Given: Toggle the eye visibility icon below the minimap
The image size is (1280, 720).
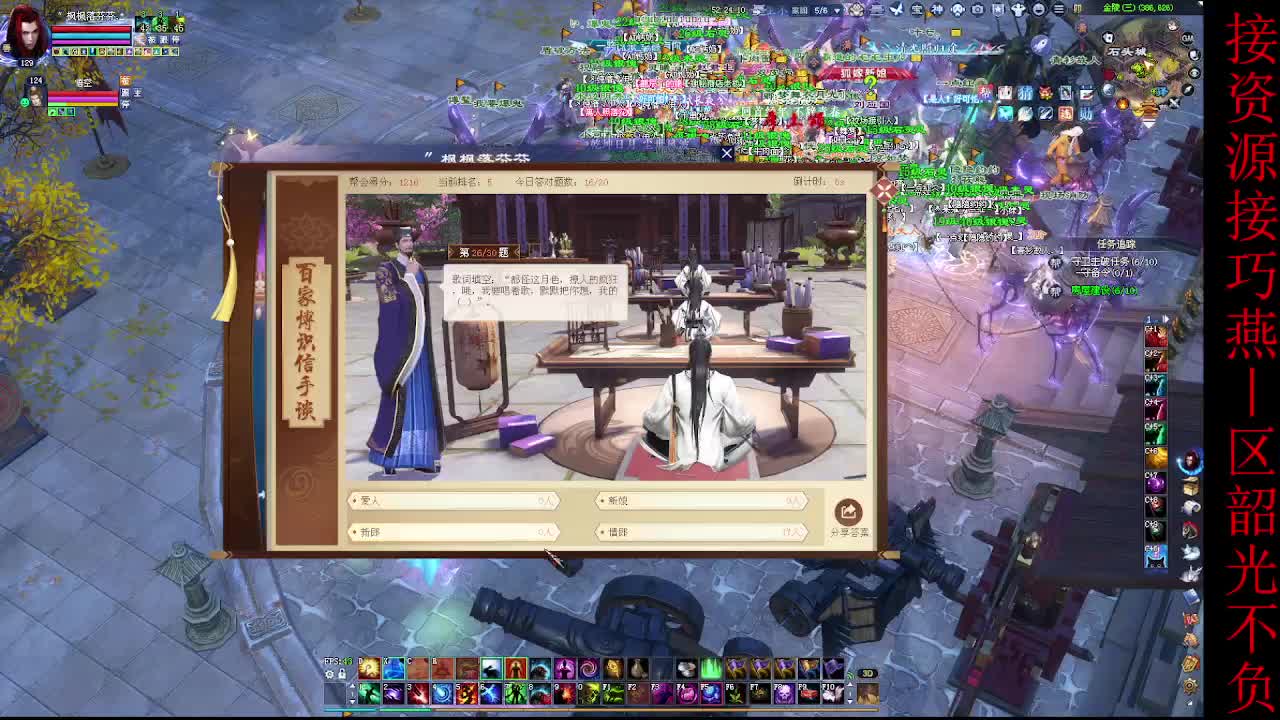Looking at the screenshot, I should pos(1194,72).
